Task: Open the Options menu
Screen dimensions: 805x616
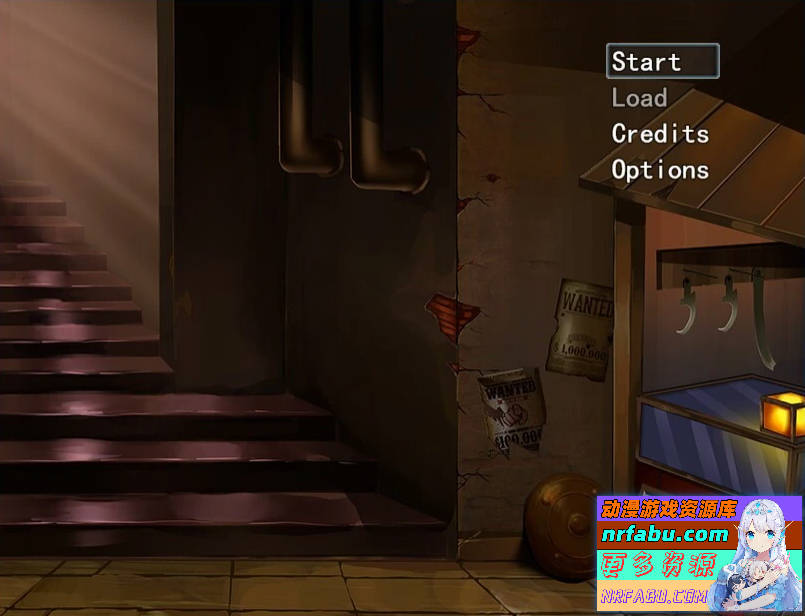Action: click(x=660, y=170)
